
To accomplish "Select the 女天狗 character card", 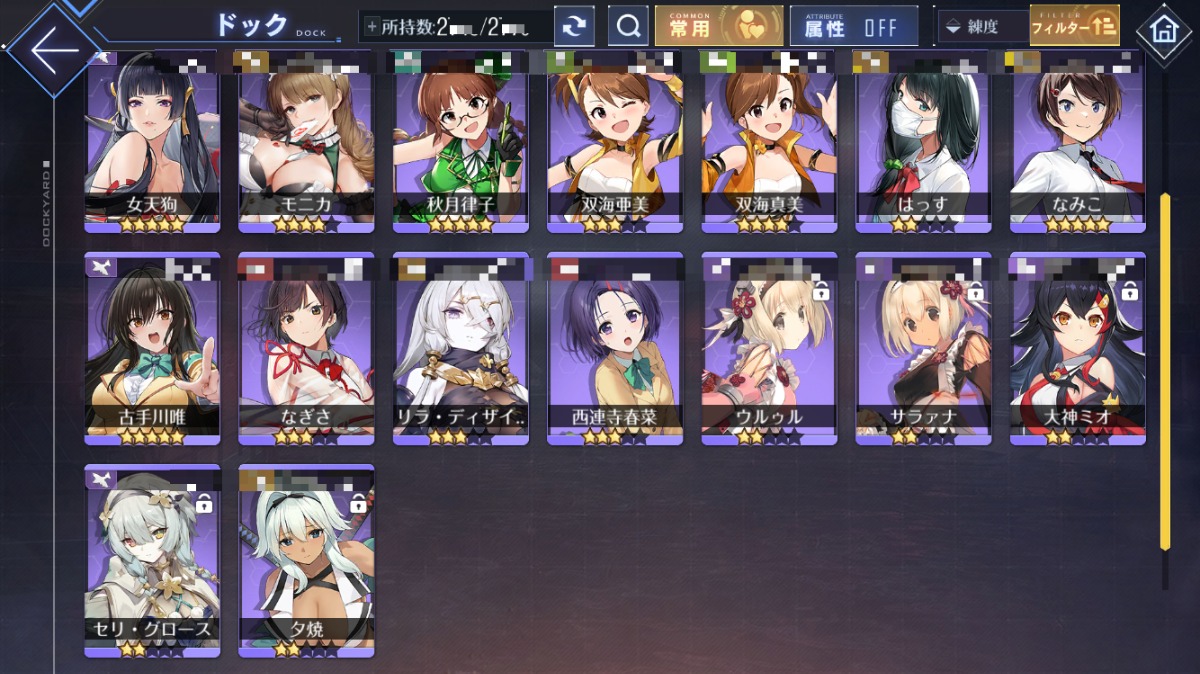I will click(153, 140).
